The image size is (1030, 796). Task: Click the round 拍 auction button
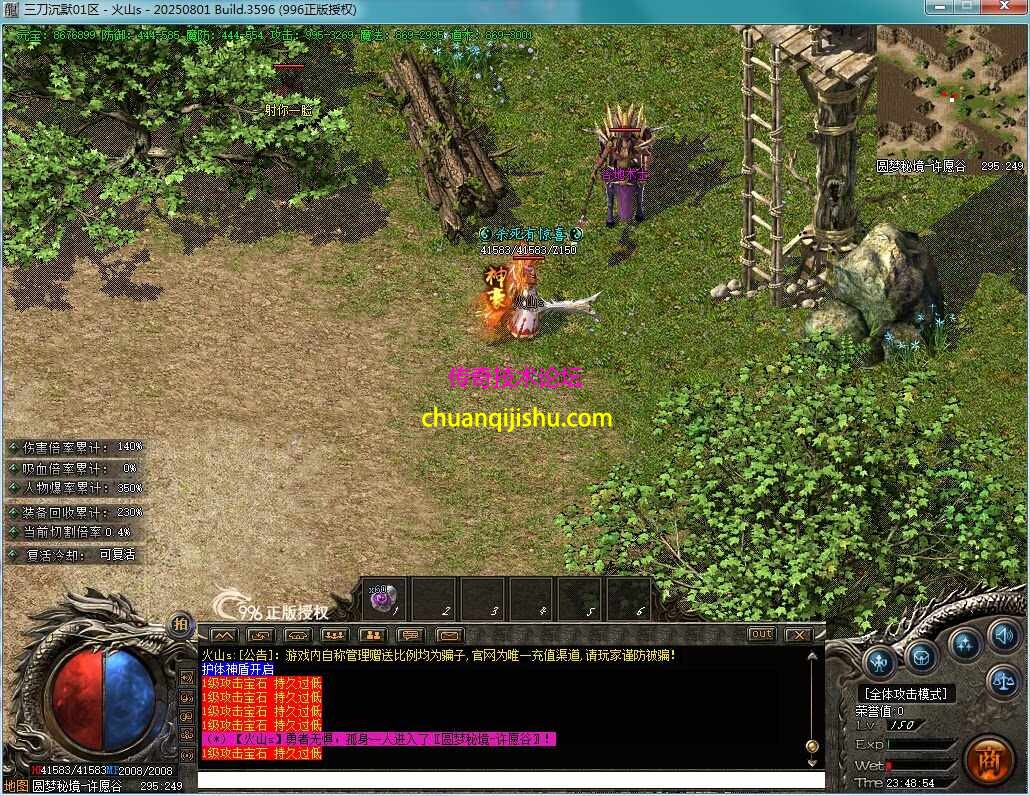click(x=180, y=622)
